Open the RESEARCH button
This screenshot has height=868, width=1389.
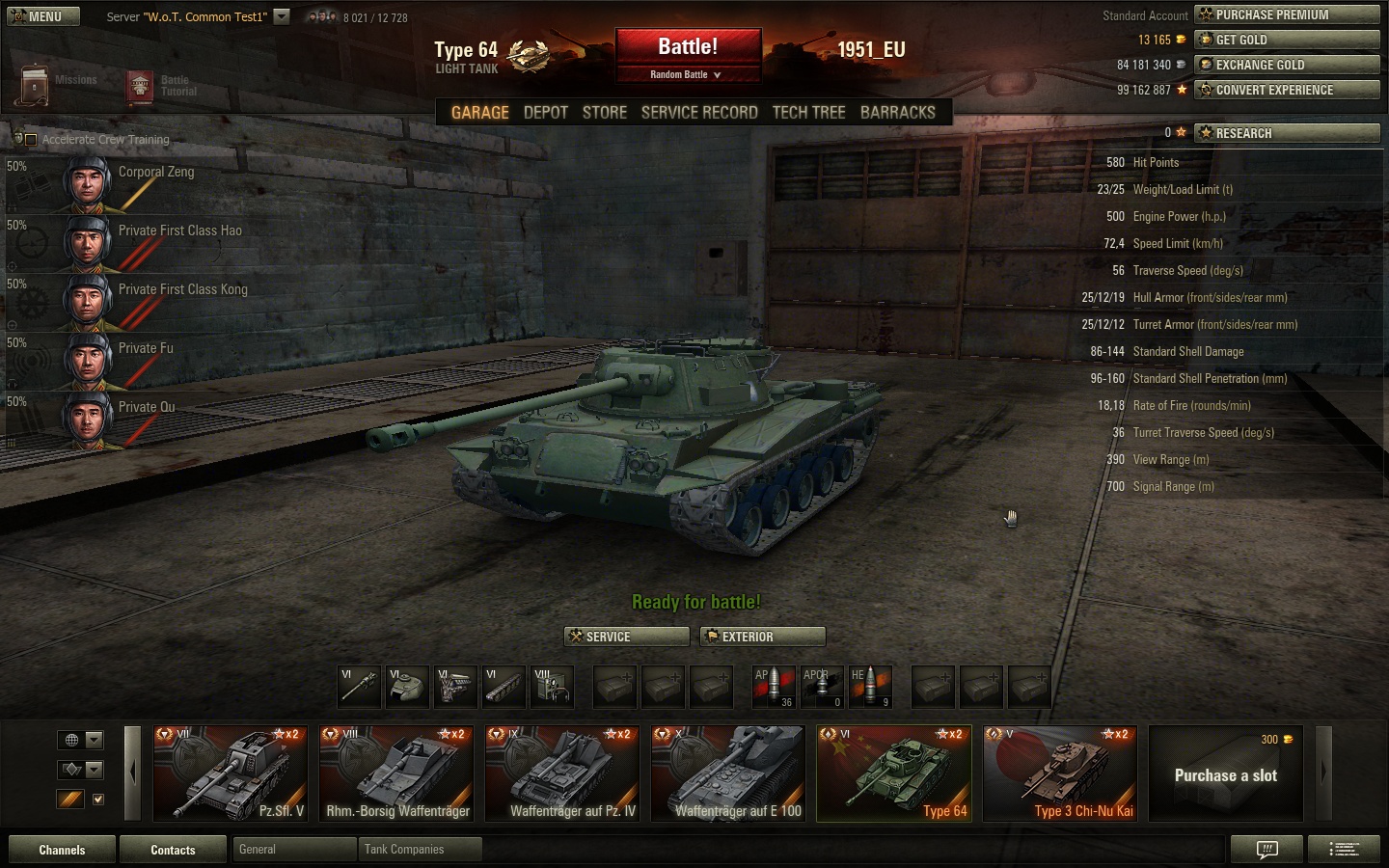pos(1287,133)
